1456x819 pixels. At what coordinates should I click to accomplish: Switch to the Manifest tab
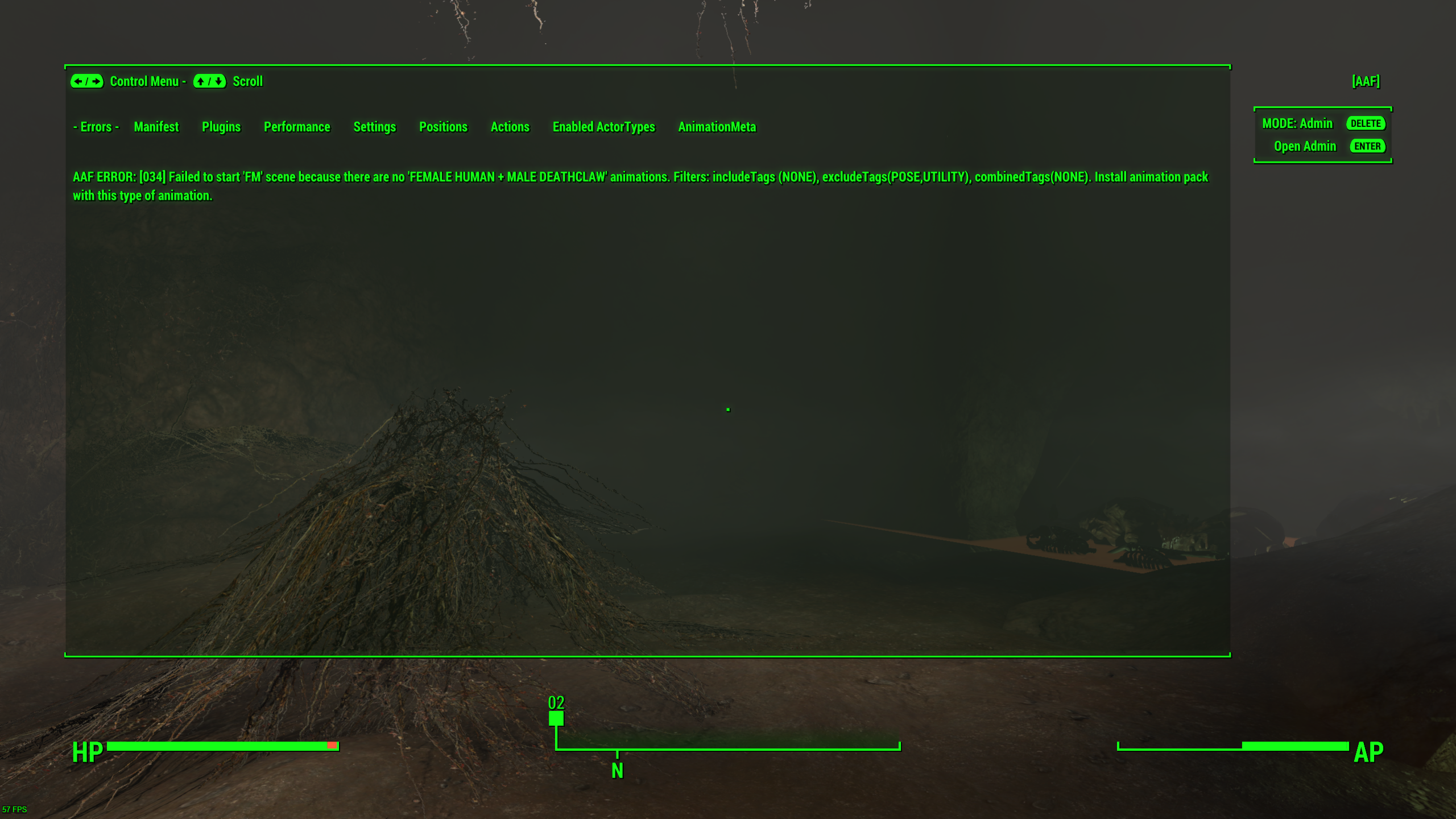[156, 127]
